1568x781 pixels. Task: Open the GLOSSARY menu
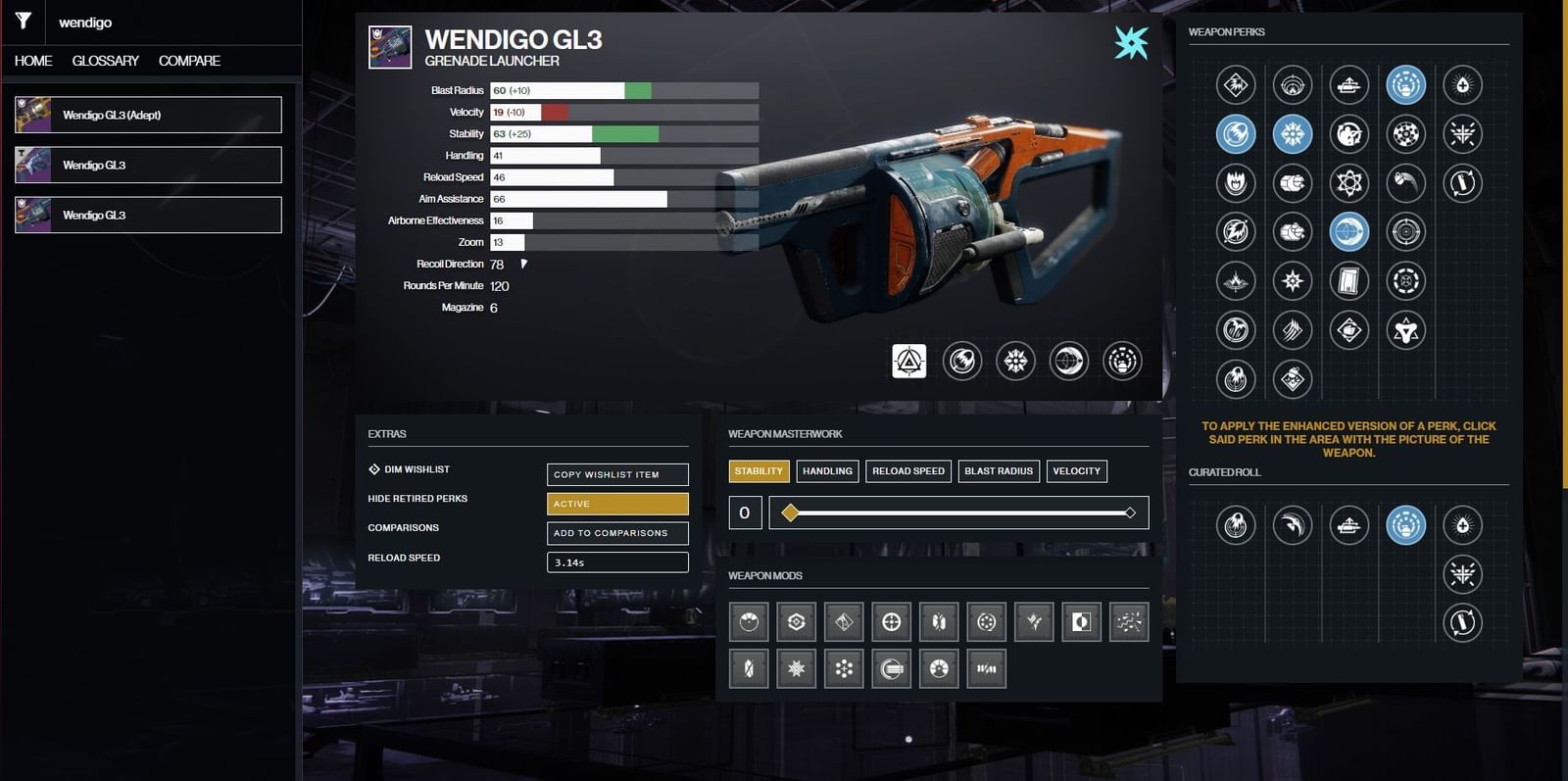click(x=103, y=60)
